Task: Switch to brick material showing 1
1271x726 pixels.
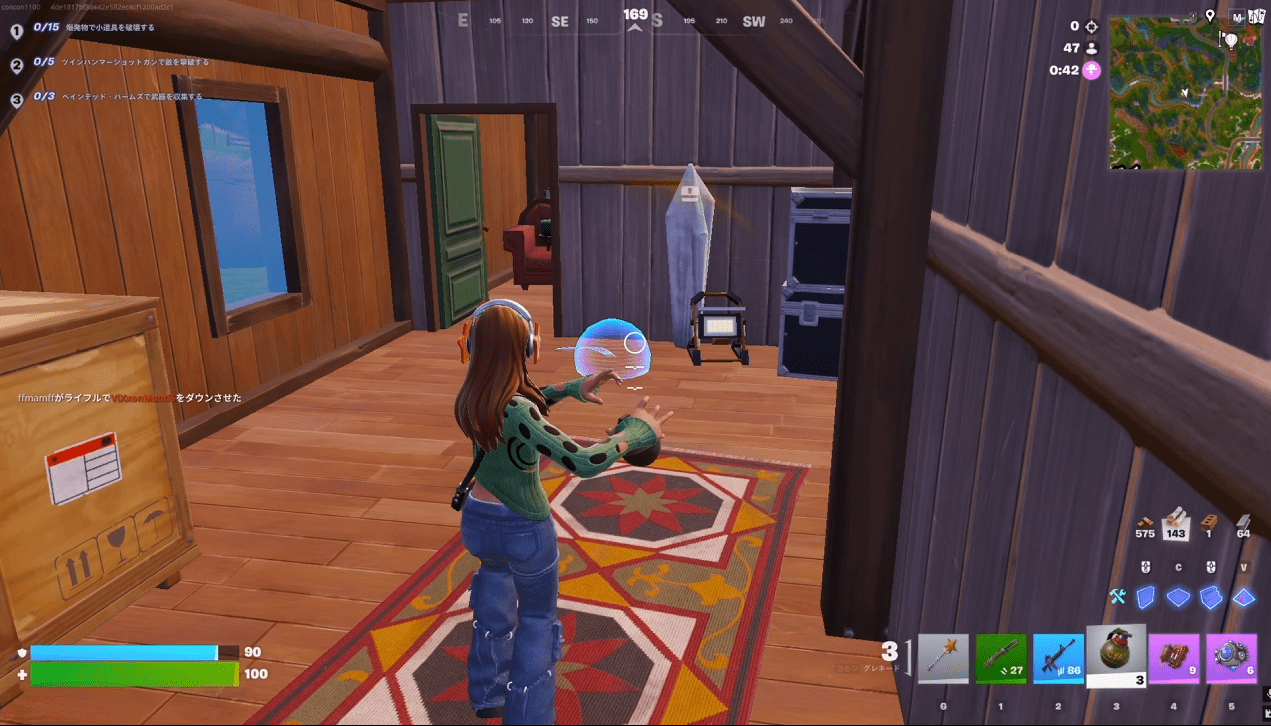Action: [1209, 524]
